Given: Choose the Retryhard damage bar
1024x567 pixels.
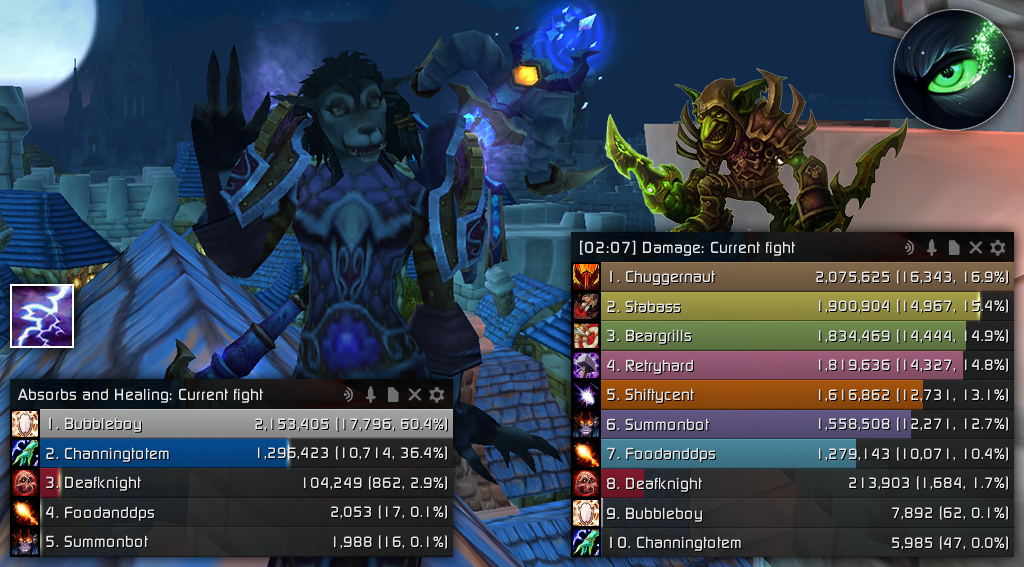Looking at the screenshot, I should pyautogui.click(x=792, y=366).
